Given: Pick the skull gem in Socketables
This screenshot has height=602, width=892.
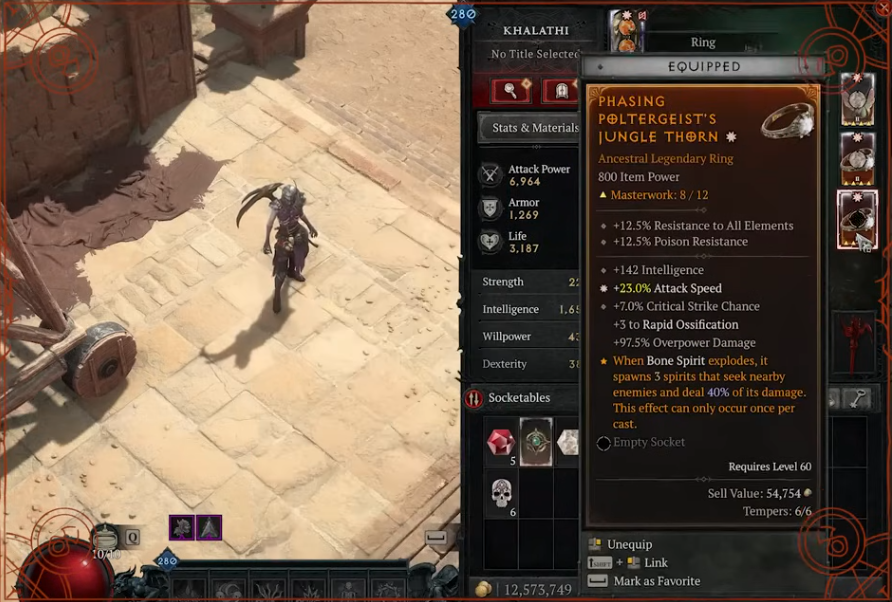Looking at the screenshot, I should [x=501, y=492].
